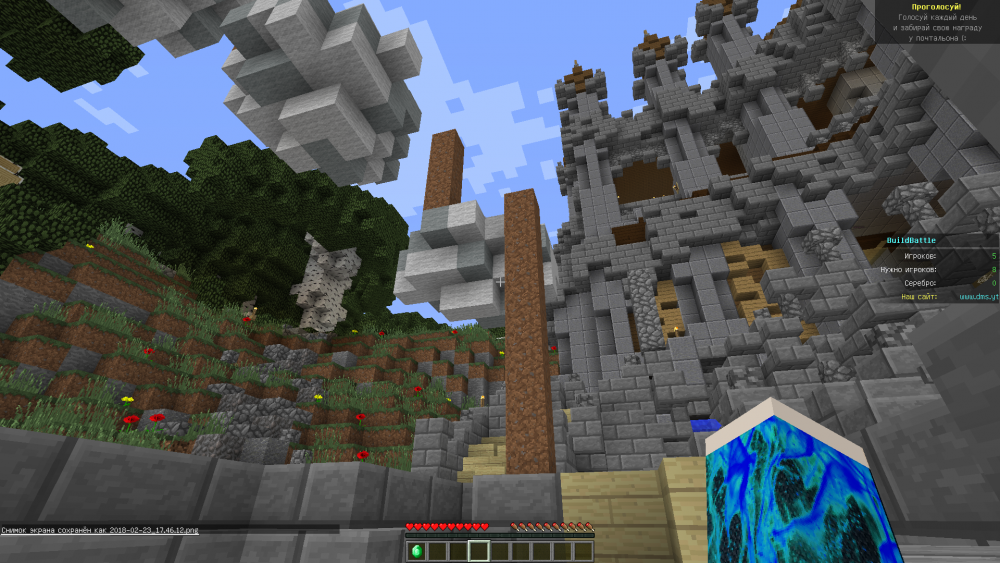The width and height of the screenshot is (1000, 563).
Task: Click the highlighted empty hotbar slot
Action: (478, 551)
